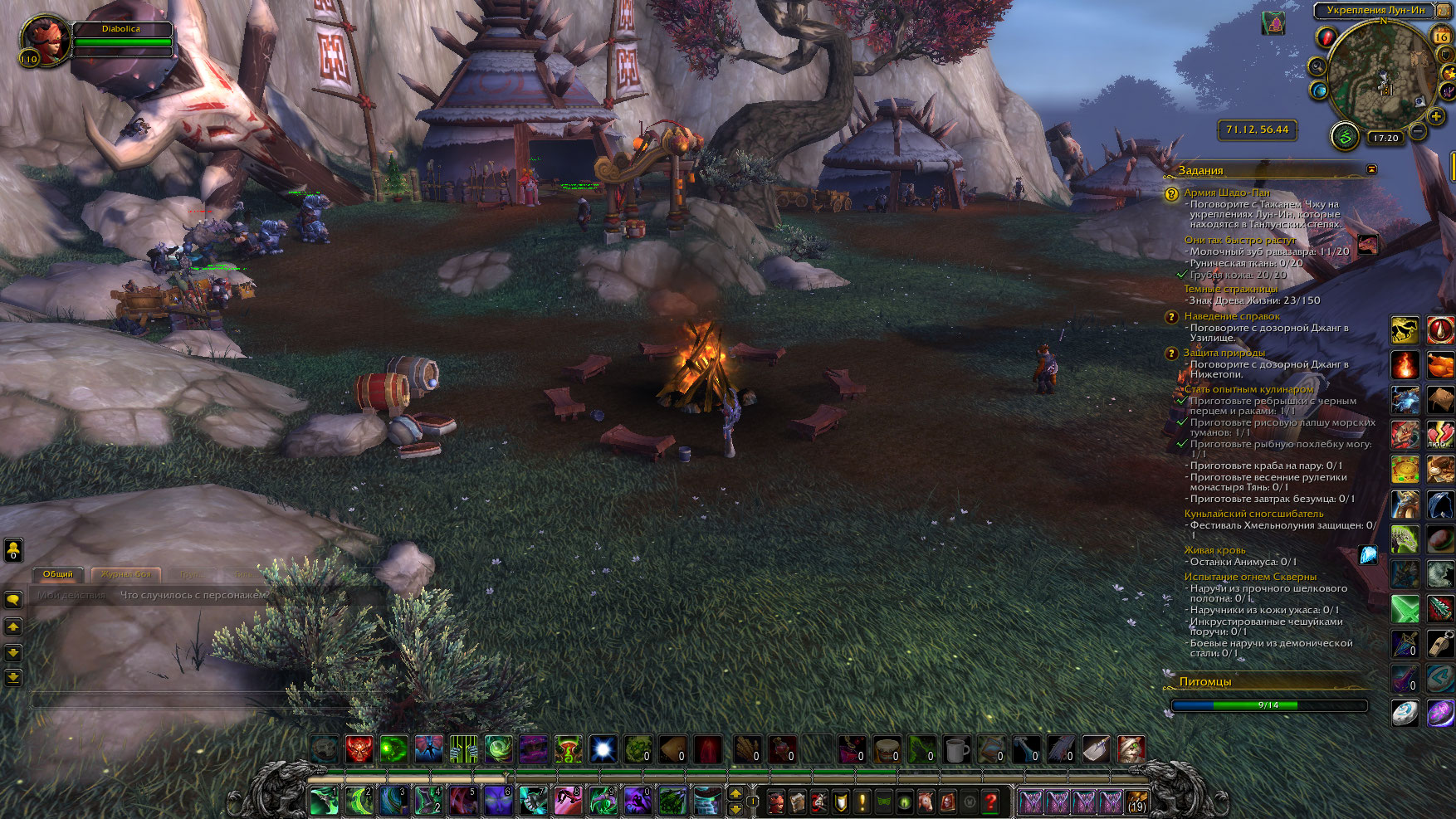
Task: Use the white starburst ability icon
Action: 603,749
